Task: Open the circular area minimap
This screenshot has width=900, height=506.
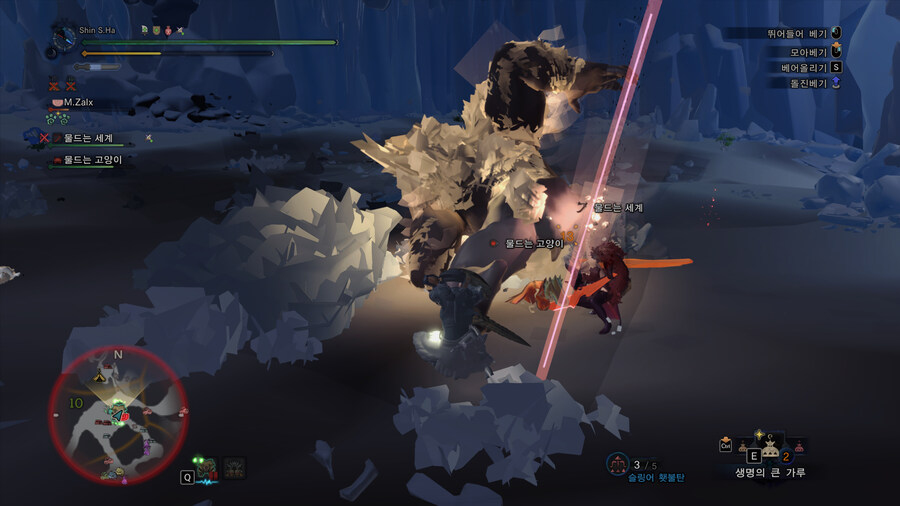Action: [118, 413]
